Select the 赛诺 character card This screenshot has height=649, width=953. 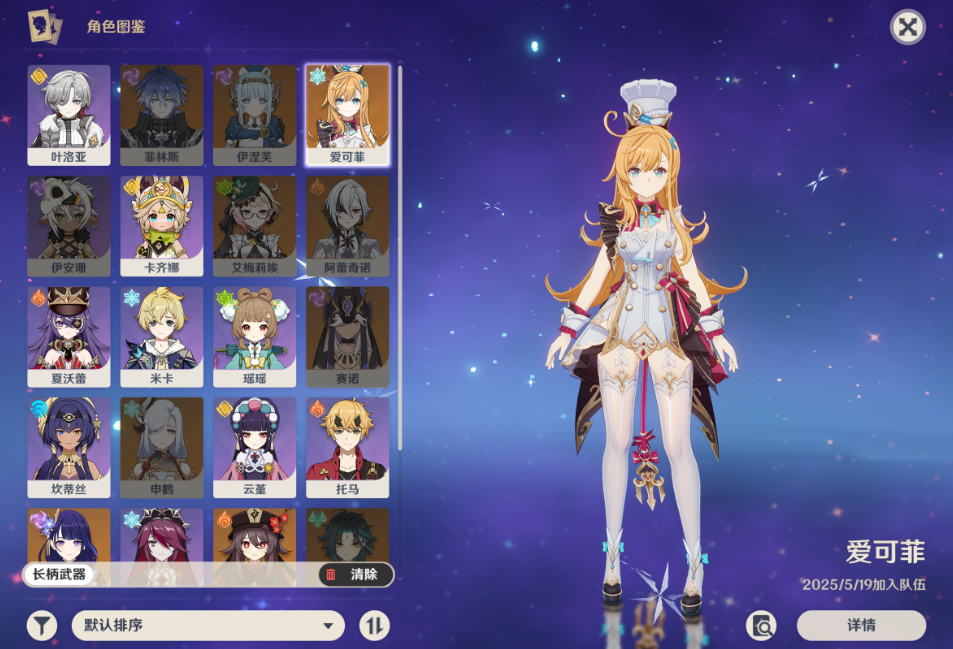[x=347, y=336]
